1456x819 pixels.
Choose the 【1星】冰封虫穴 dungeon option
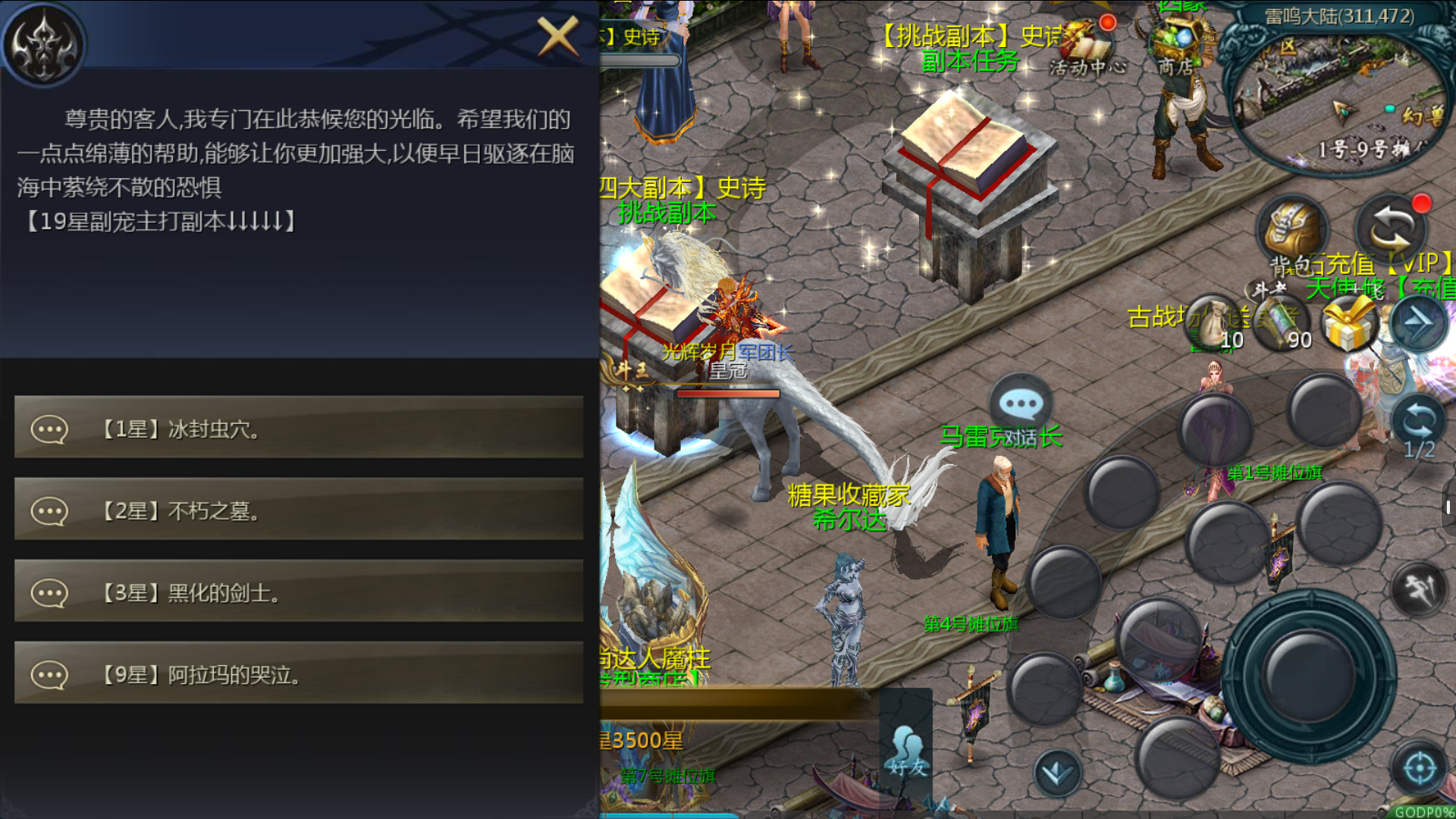pyautogui.click(x=299, y=428)
